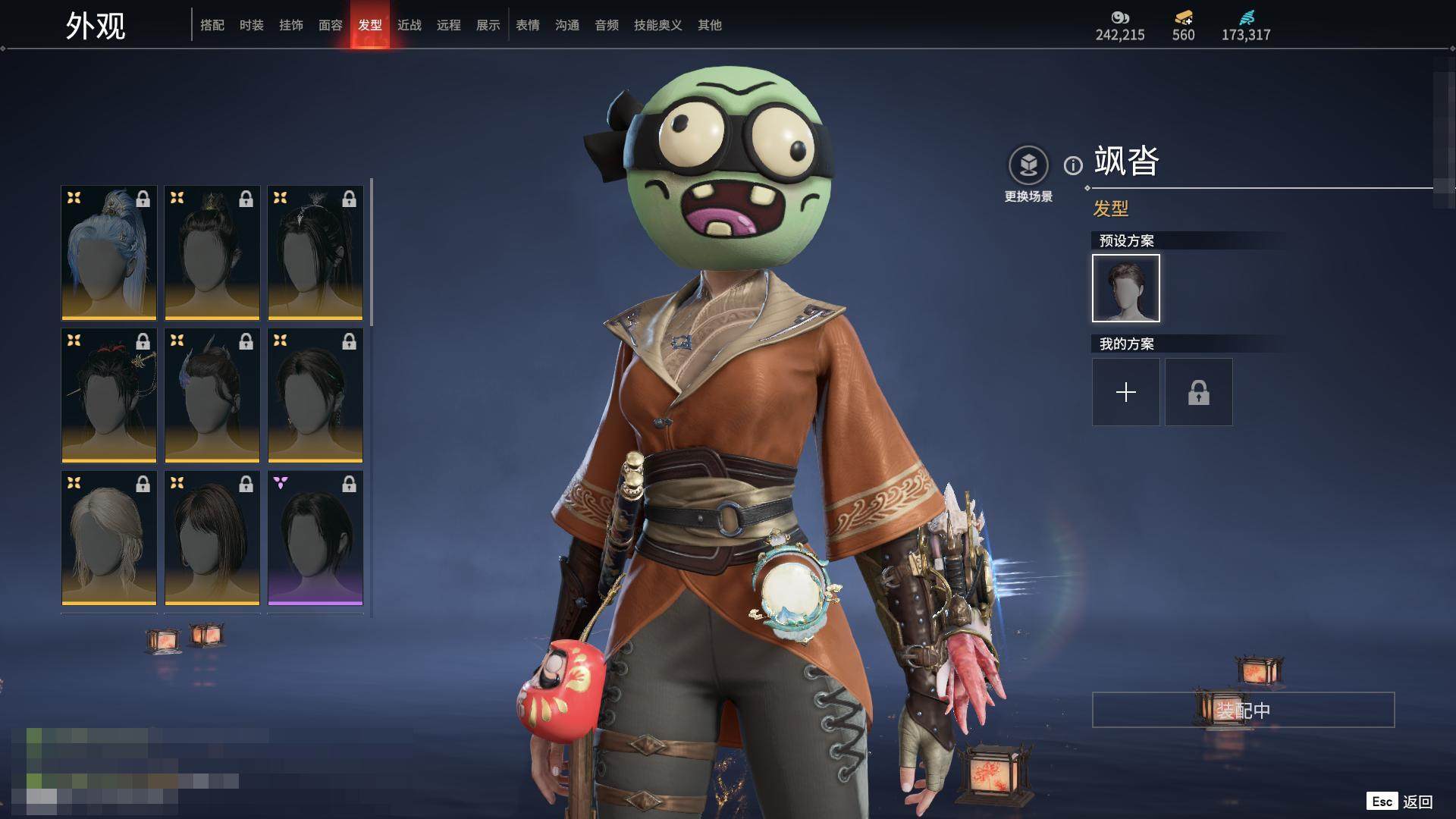Add a new scheme with the plus slot
1456x819 pixels.
tap(1125, 392)
